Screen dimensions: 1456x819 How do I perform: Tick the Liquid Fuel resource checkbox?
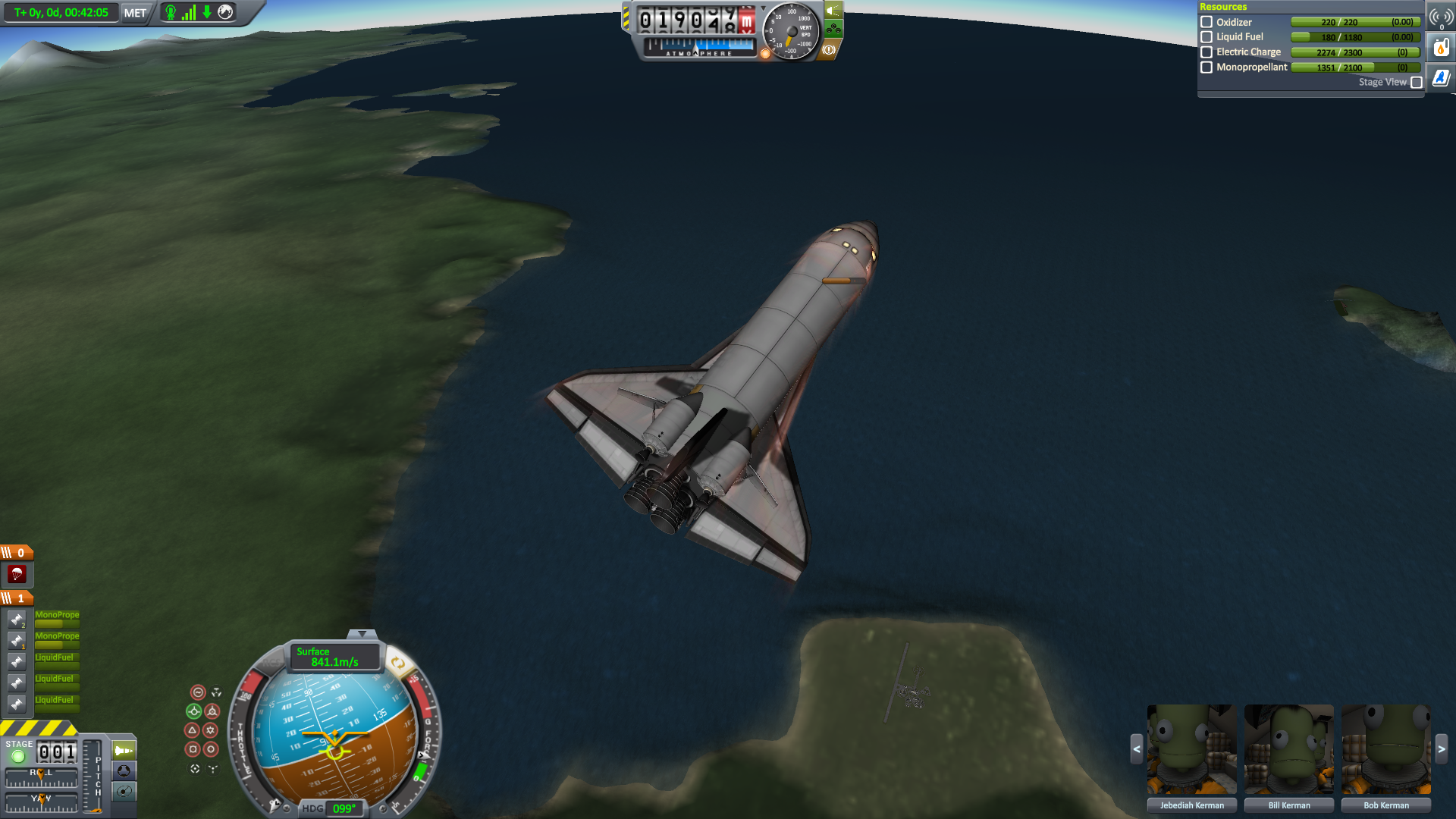1207,37
